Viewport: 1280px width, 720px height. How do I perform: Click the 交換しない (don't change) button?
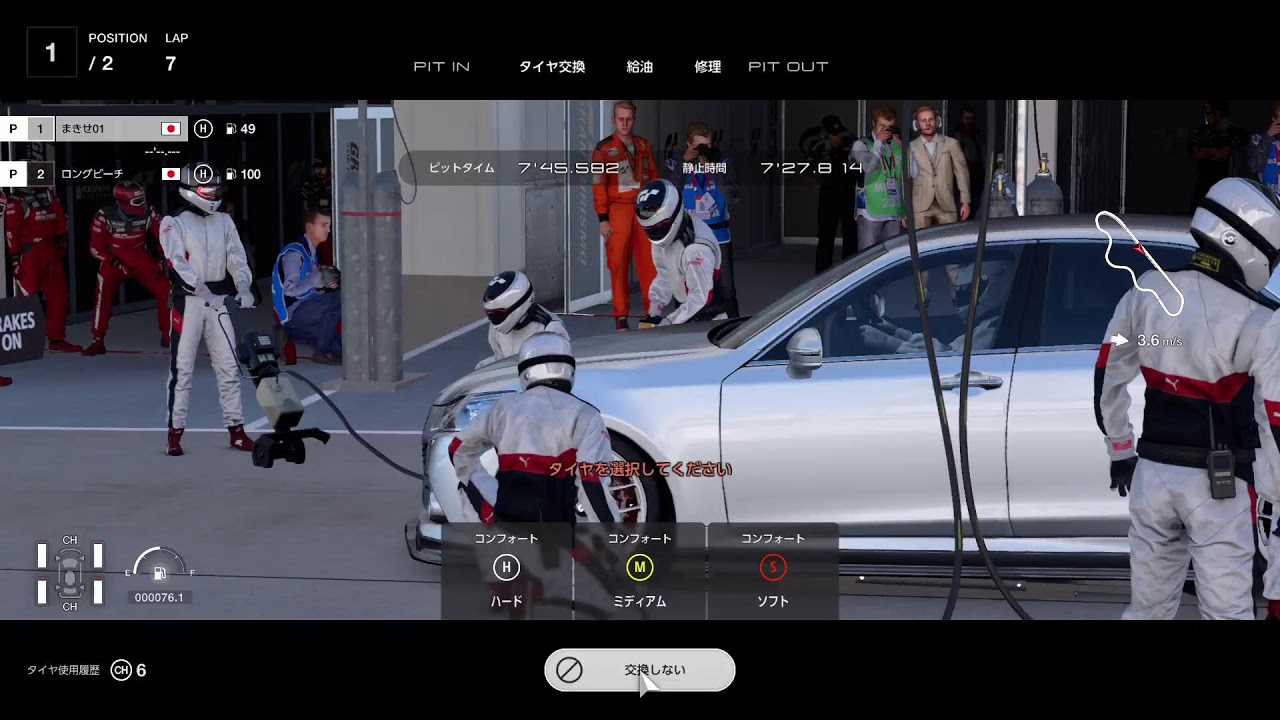click(640, 670)
